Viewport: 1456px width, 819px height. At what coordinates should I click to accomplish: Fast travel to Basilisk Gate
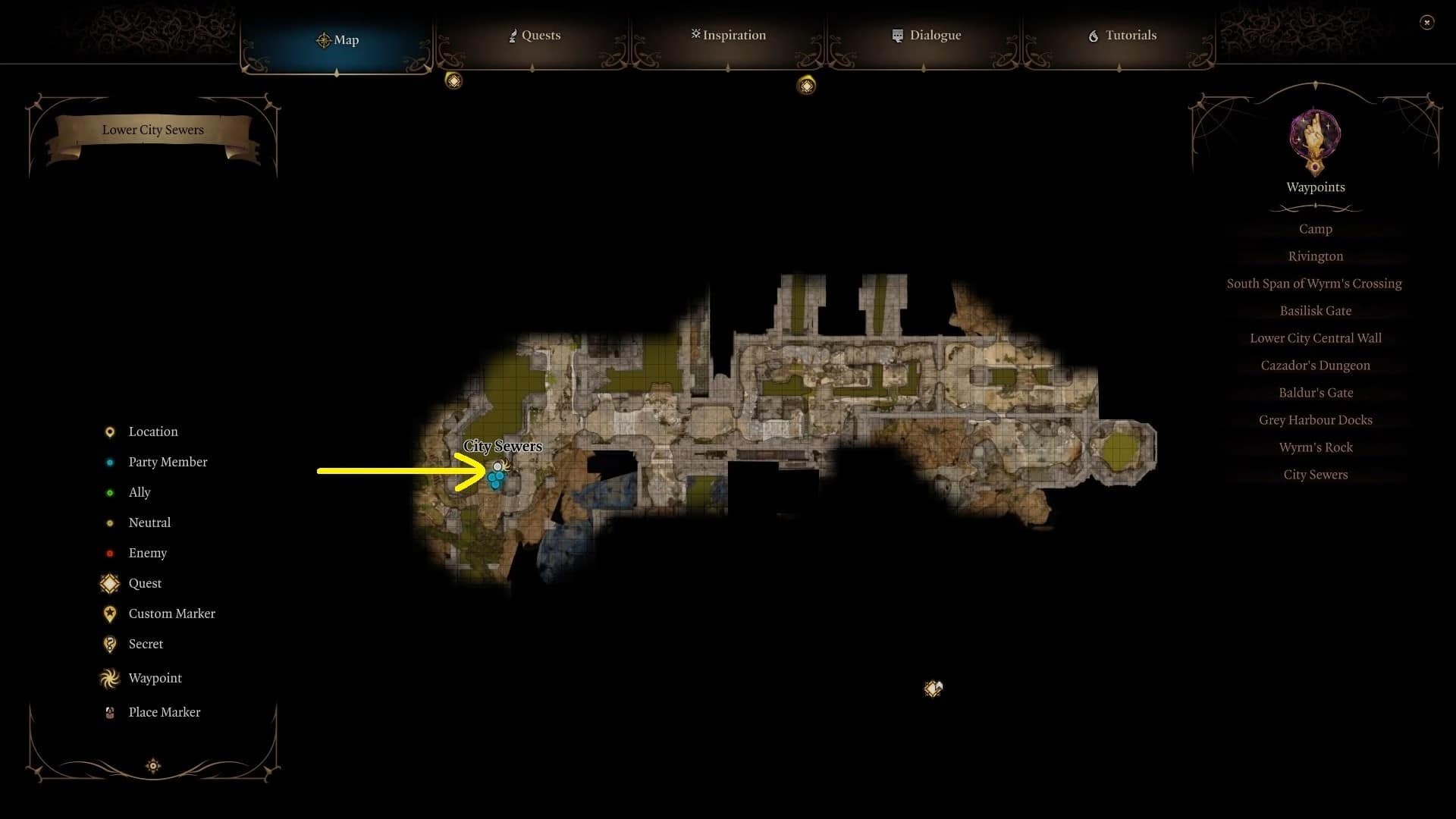[x=1315, y=311]
